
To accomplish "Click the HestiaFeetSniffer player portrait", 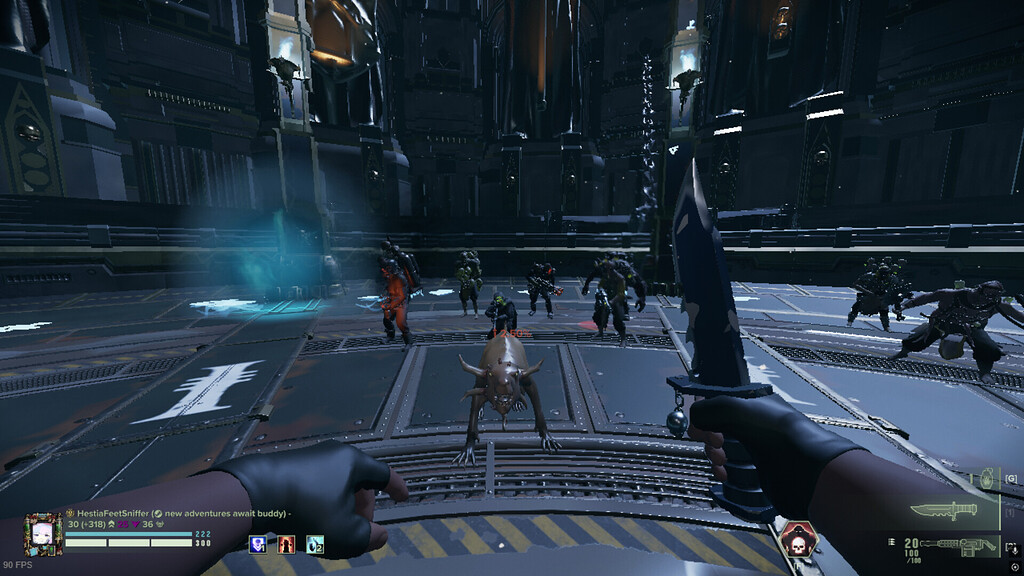I will (44, 534).
